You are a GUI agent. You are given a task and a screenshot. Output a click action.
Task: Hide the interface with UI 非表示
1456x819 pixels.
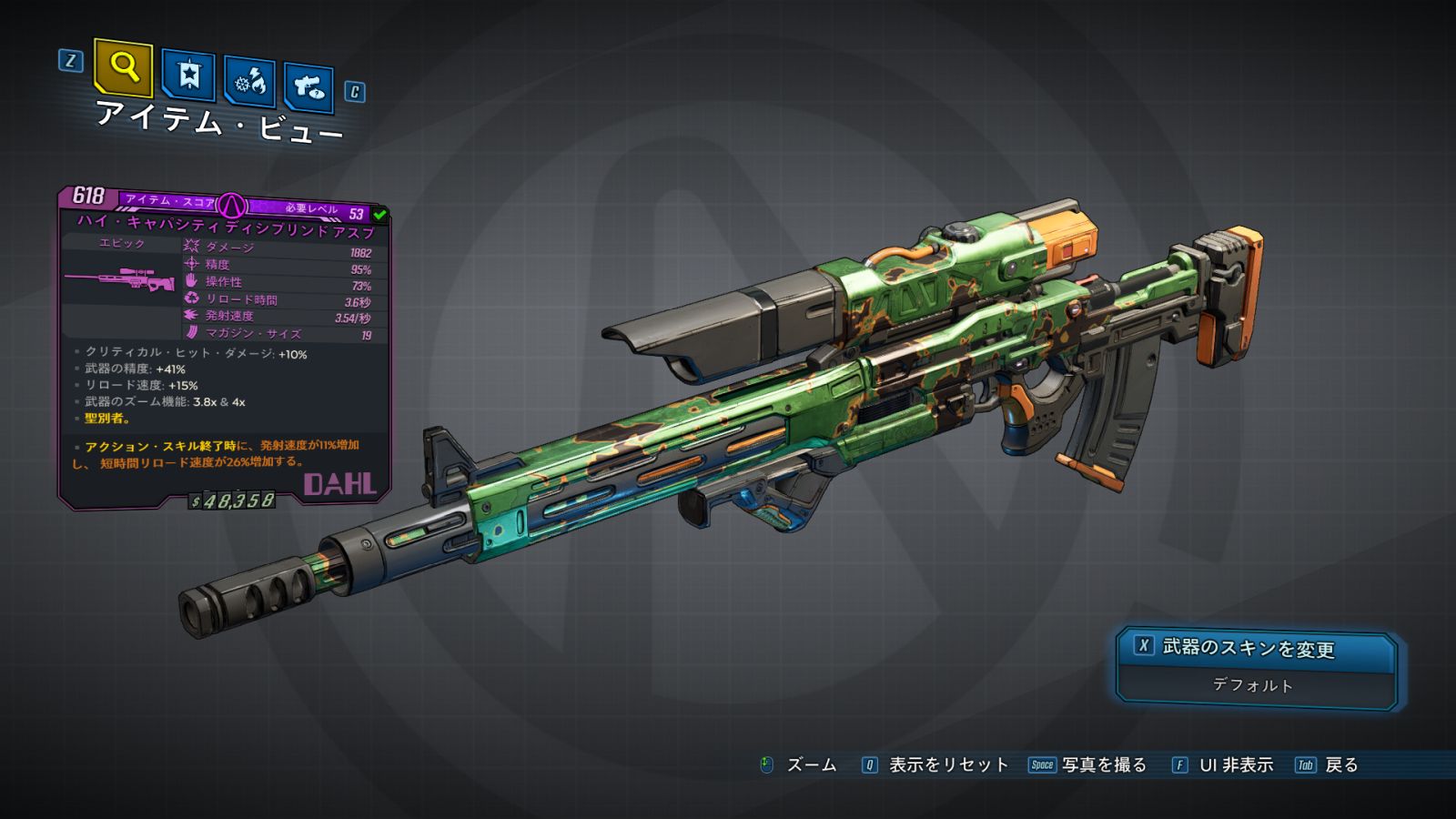point(1223,765)
